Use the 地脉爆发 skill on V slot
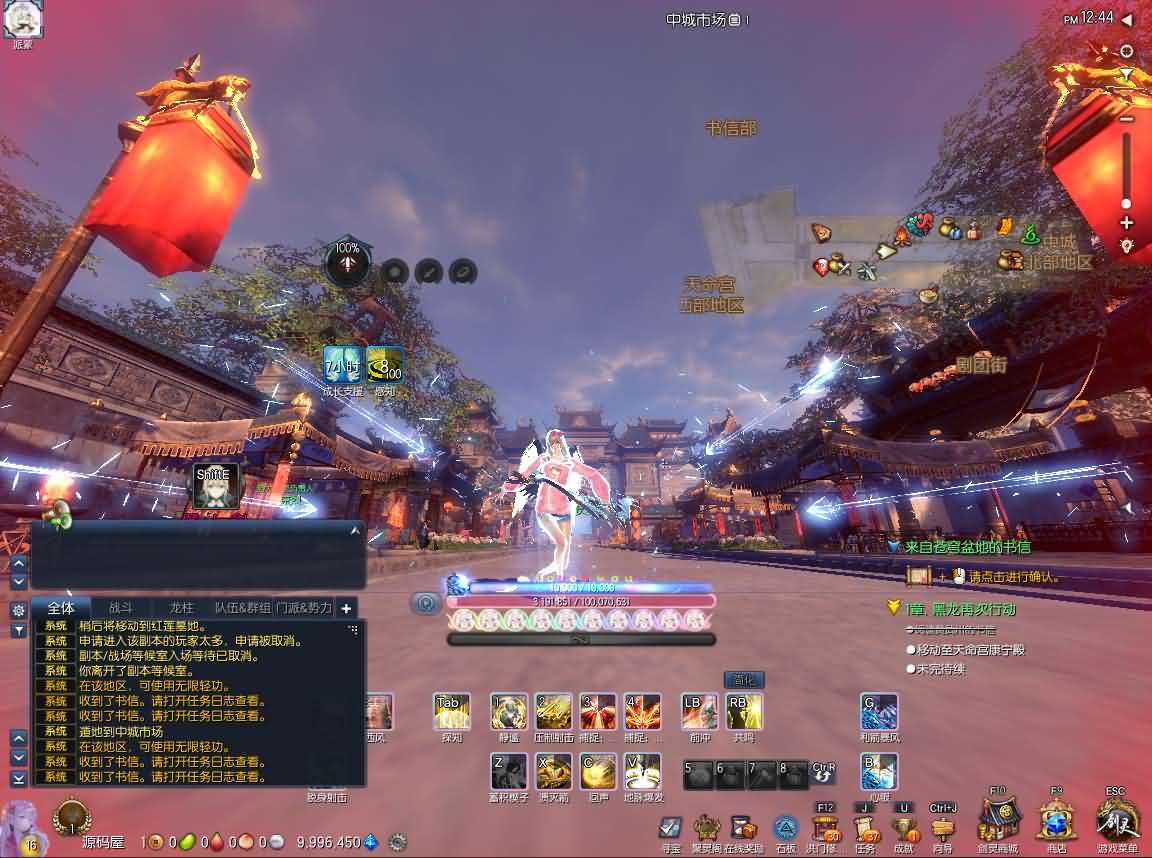Viewport: 1152px width, 858px height. [x=642, y=771]
